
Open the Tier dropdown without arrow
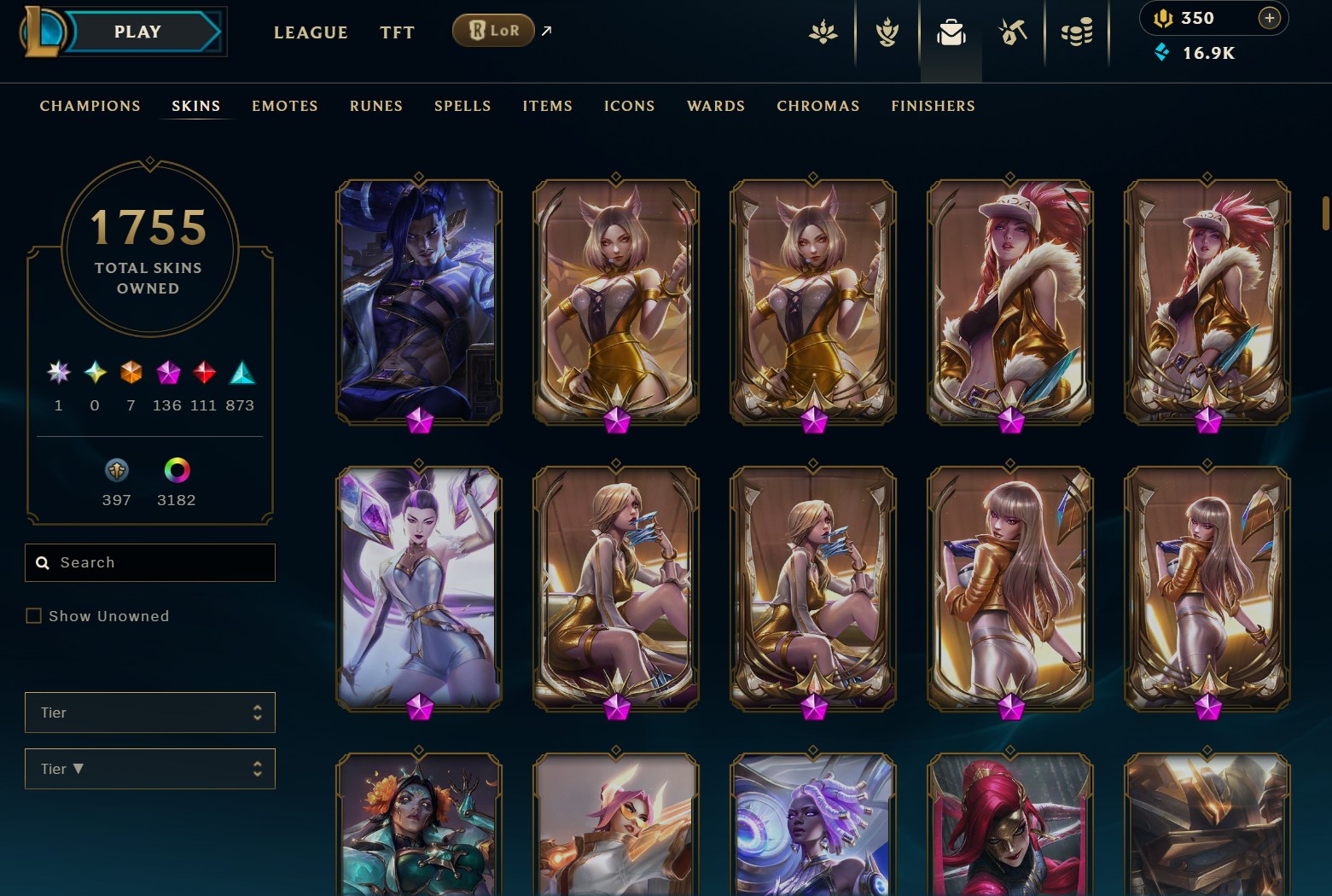[x=150, y=713]
